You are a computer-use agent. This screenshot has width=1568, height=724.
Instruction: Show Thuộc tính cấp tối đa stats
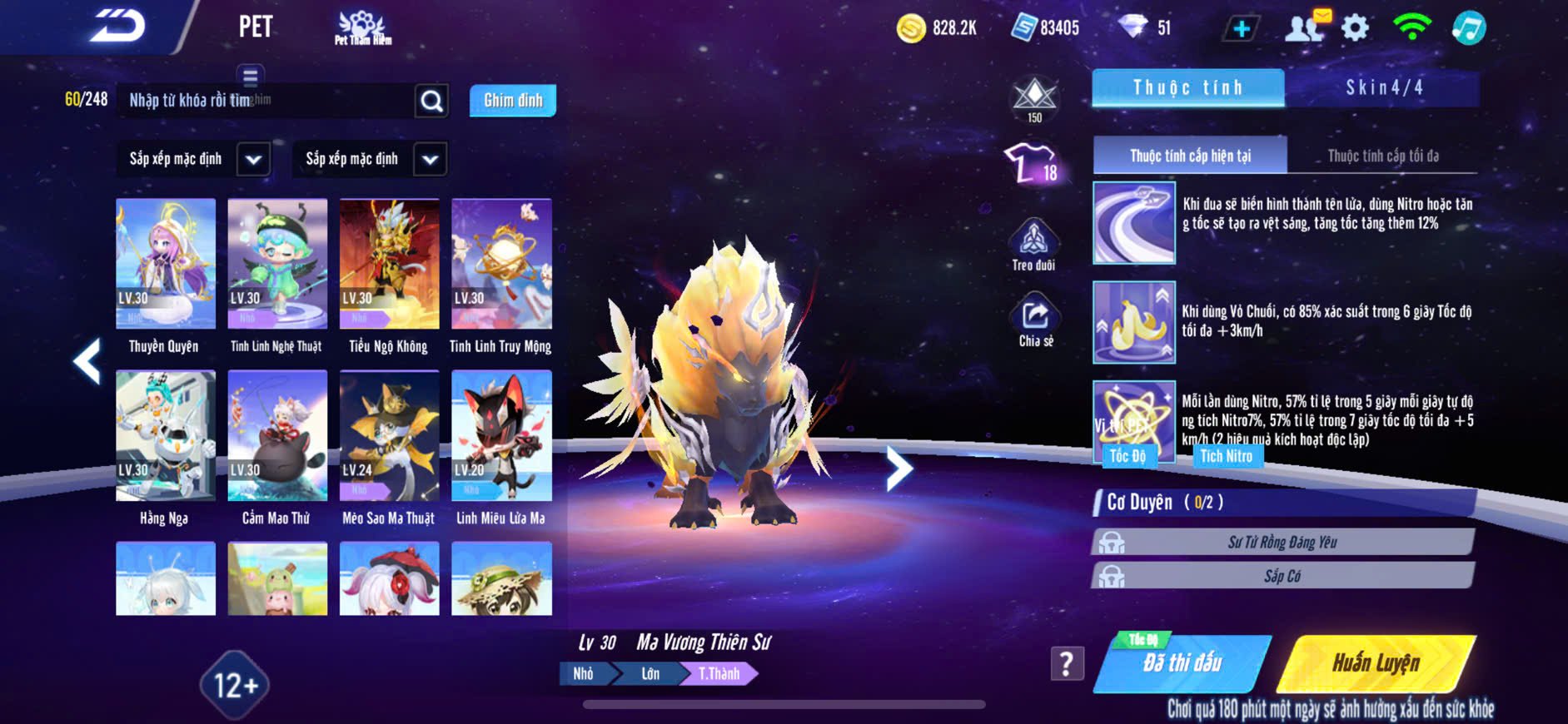click(1382, 156)
